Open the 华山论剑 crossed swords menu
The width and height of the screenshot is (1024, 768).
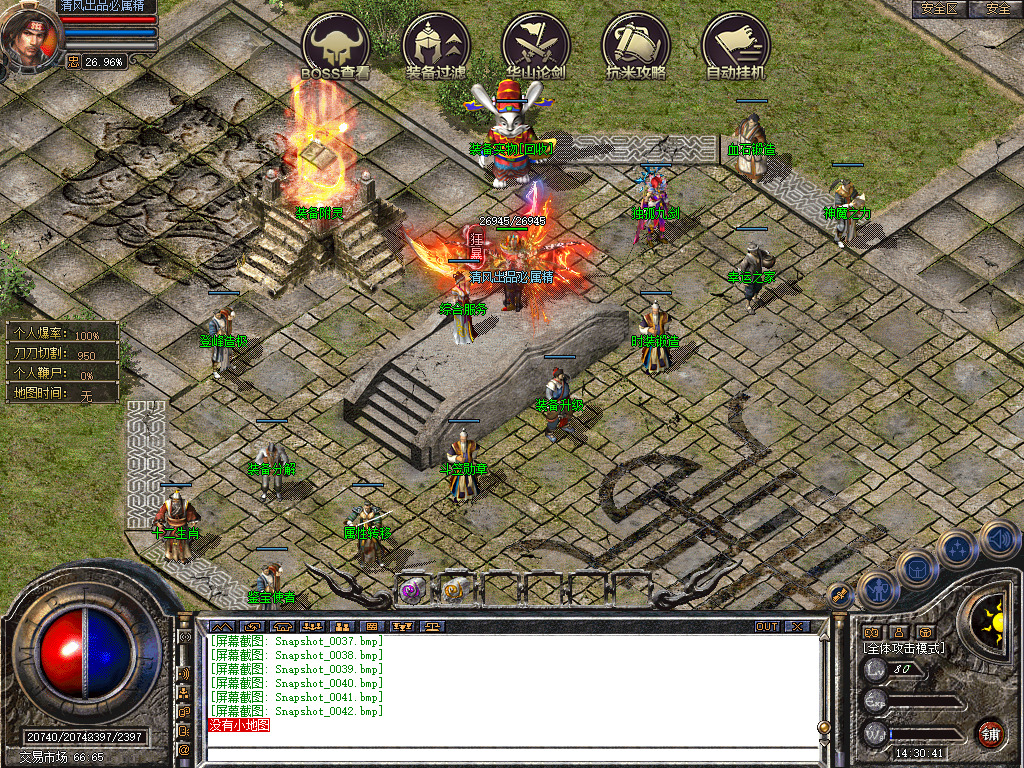click(536, 45)
